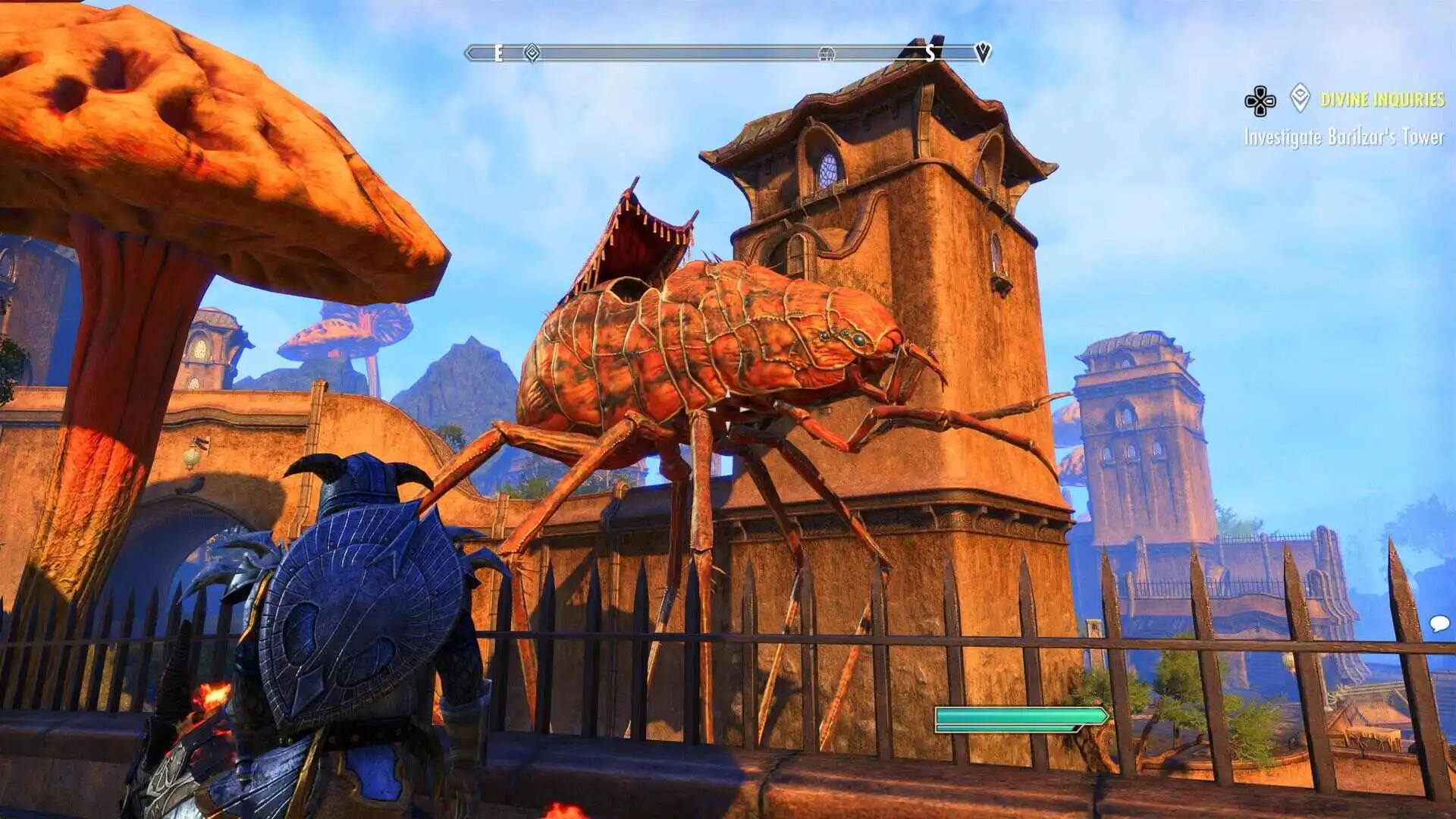
Task: Click the E marker on the compass bar
Action: pos(497,54)
